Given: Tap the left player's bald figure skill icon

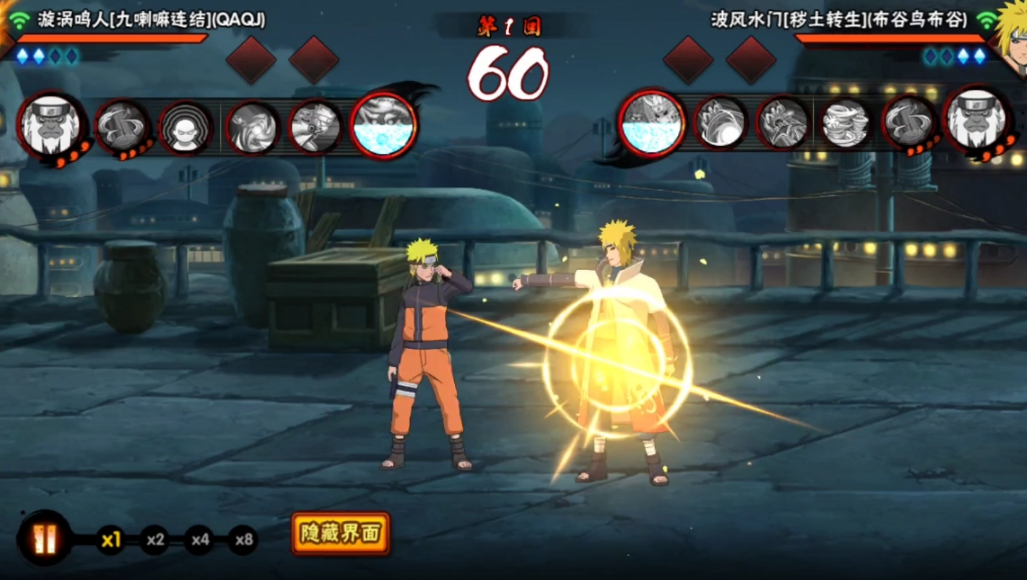Looking at the screenshot, I should point(185,127).
